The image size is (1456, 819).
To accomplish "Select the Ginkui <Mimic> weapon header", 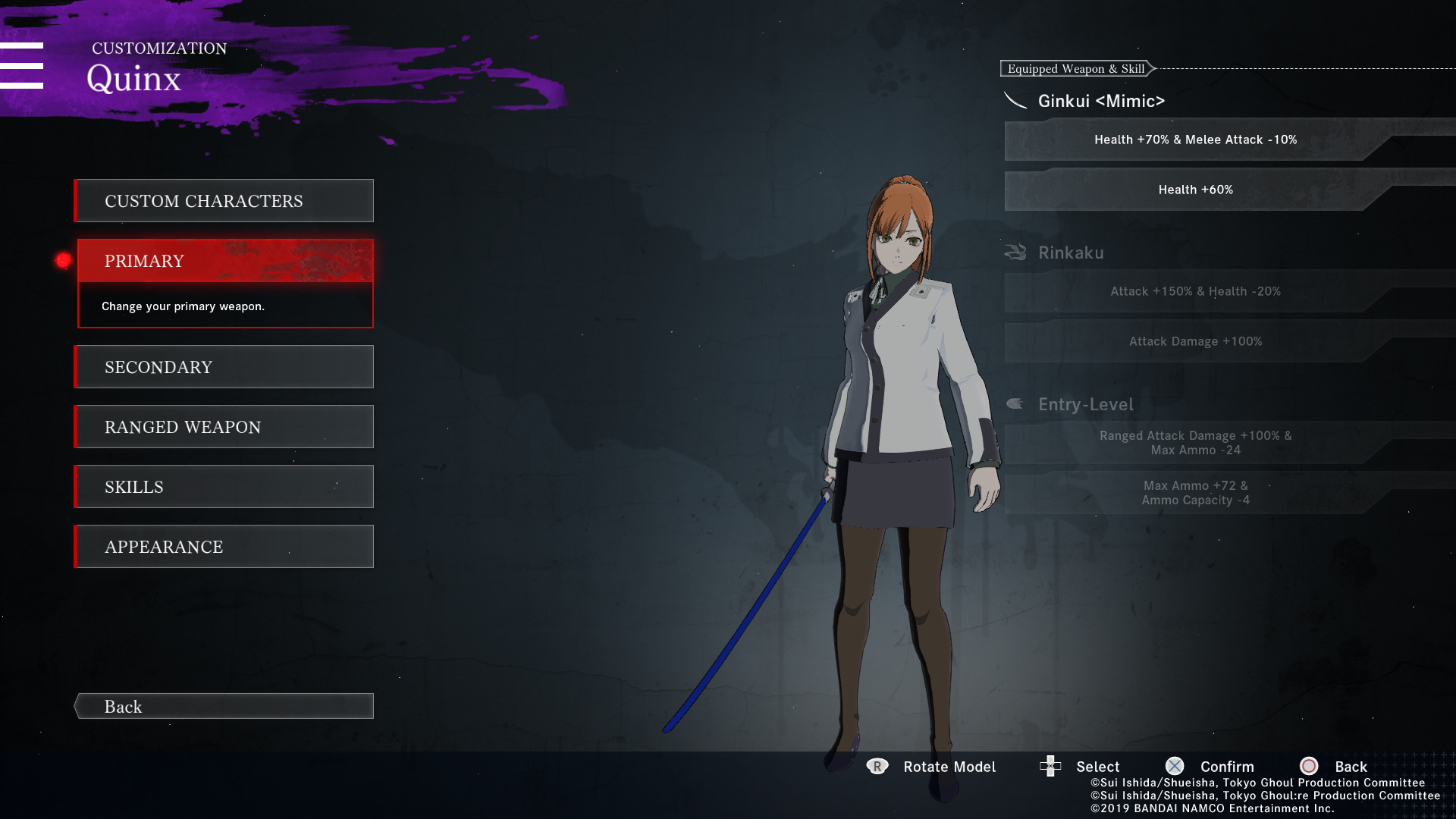I will pyautogui.click(x=1100, y=101).
